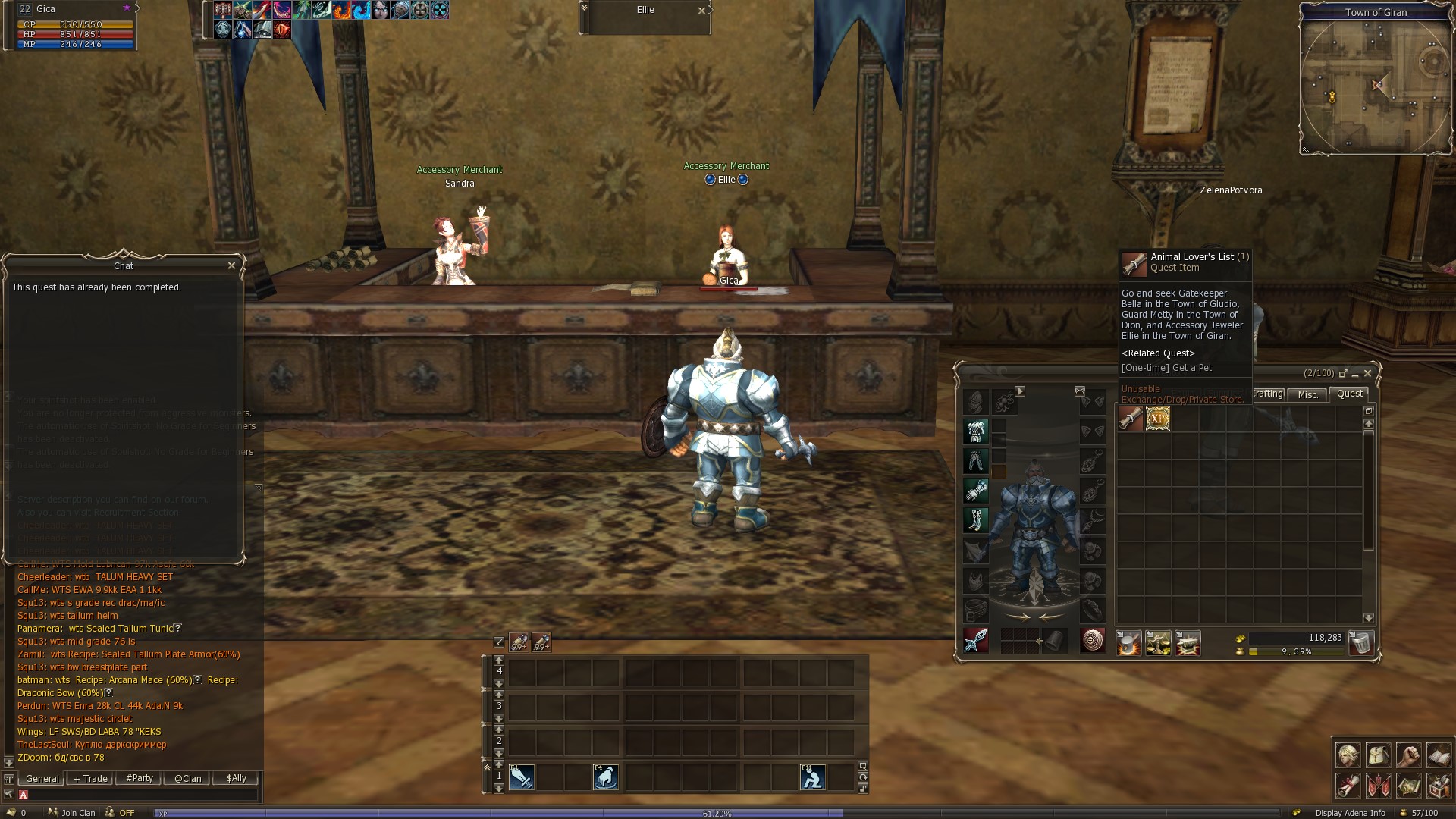Show the @Clan chat tab
Viewport: 1456px width, 819px height.
[x=187, y=778]
